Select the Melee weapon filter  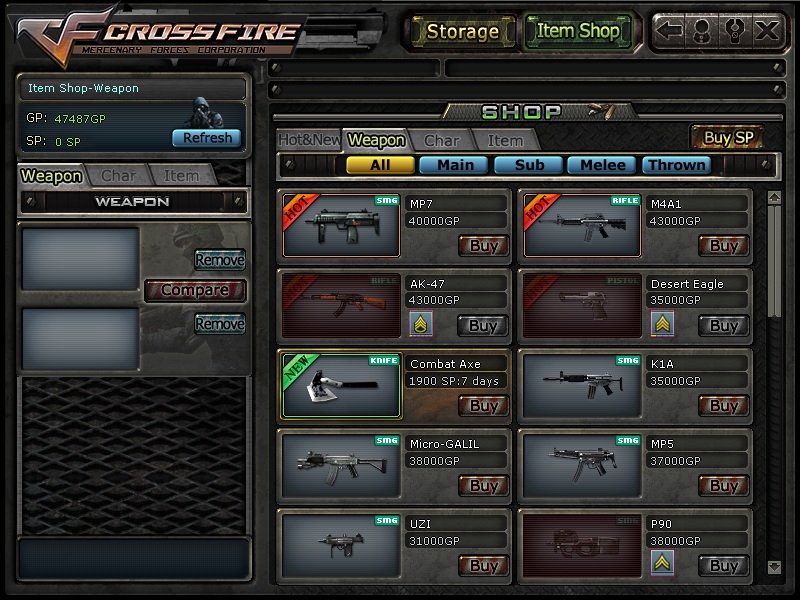tap(603, 165)
